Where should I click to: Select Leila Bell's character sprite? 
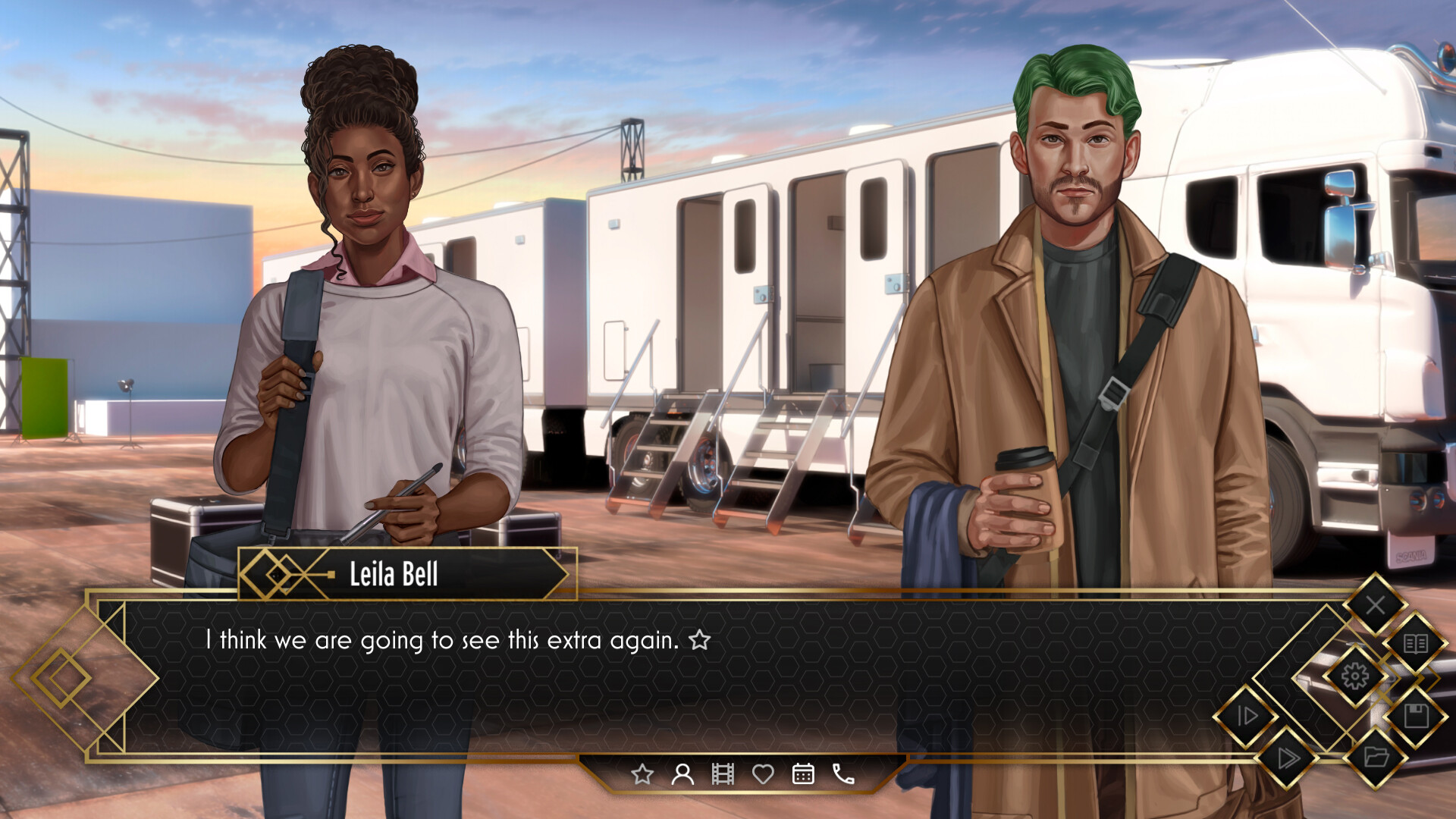click(364, 303)
